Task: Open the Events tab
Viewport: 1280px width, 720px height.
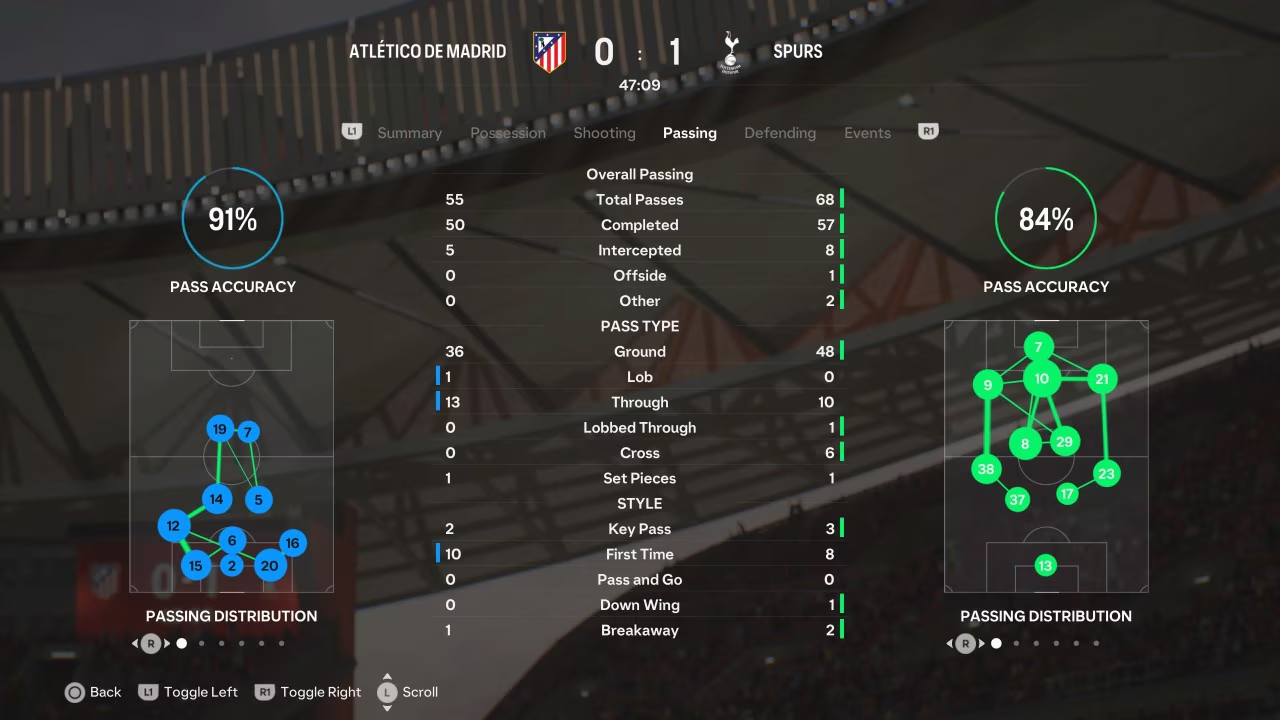Action: coord(867,133)
